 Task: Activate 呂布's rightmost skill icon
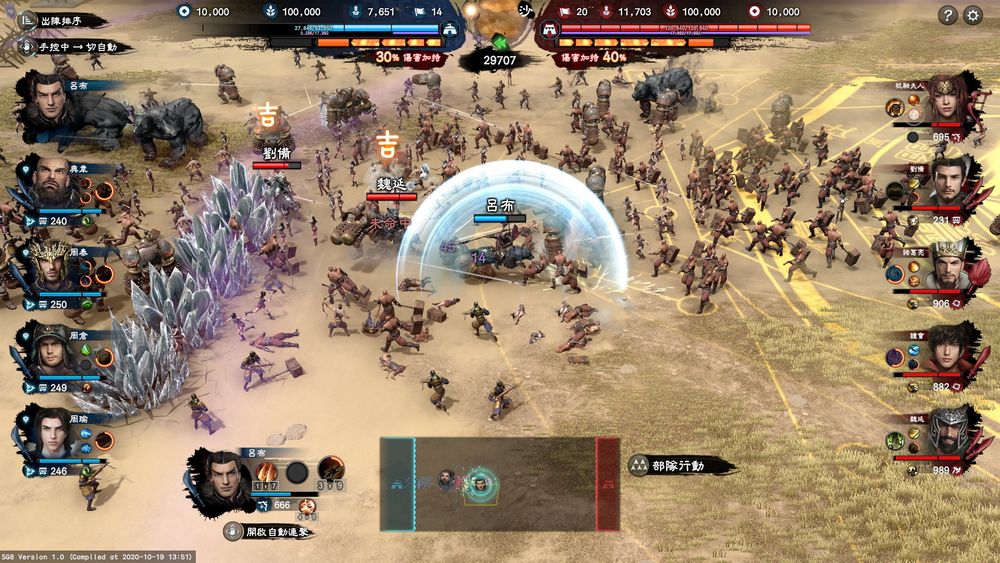(x=331, y=469)
